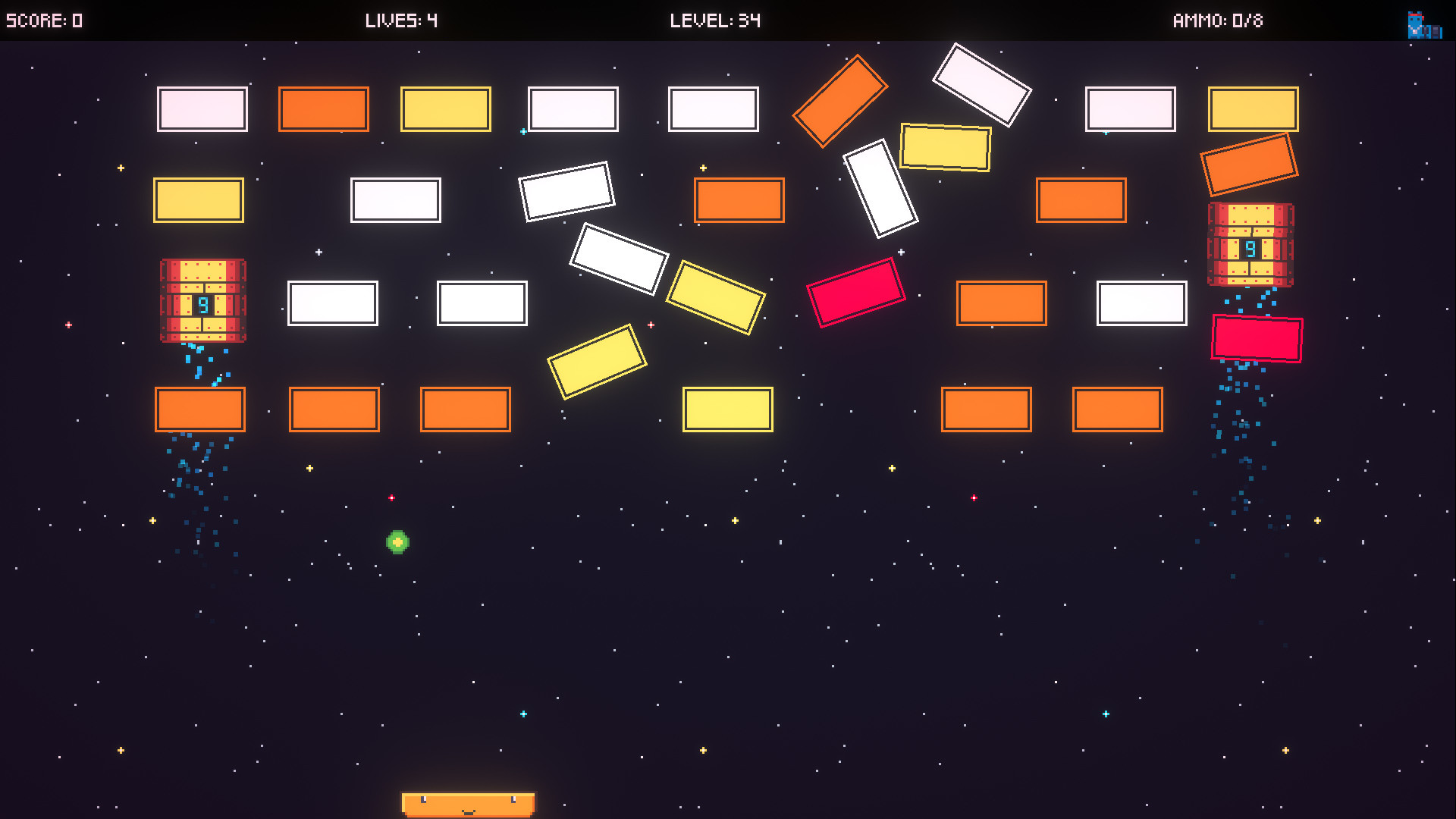Toggle the yellow brick in bottom row
The width and height of the screenshot is (1456, 819).
tap(726, 409)
